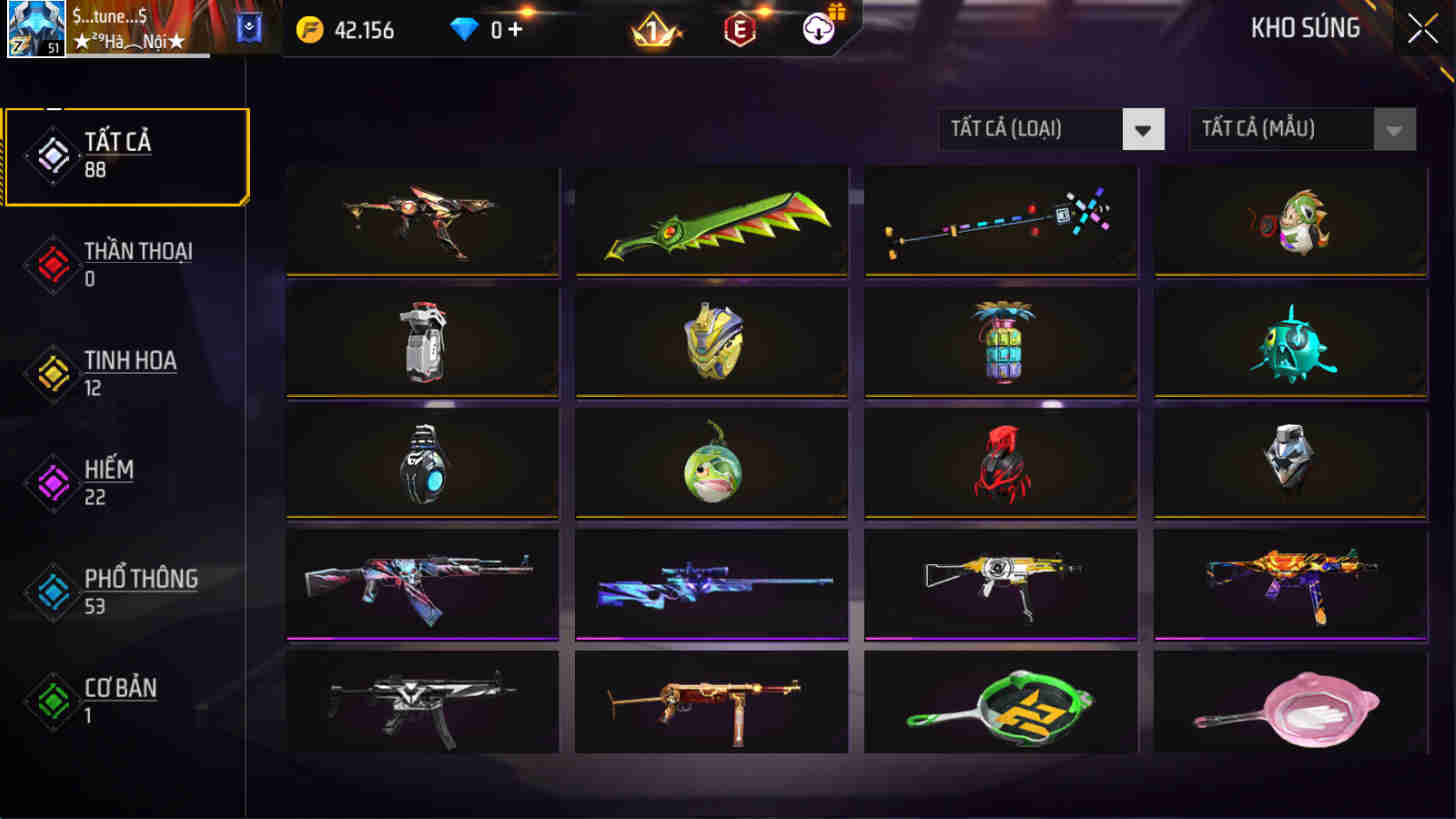Select the silver TẤT CẢ rarity diamond icon
Image resolution: width=1456 pixels, height=819 pixels.
tap(51, 156)
